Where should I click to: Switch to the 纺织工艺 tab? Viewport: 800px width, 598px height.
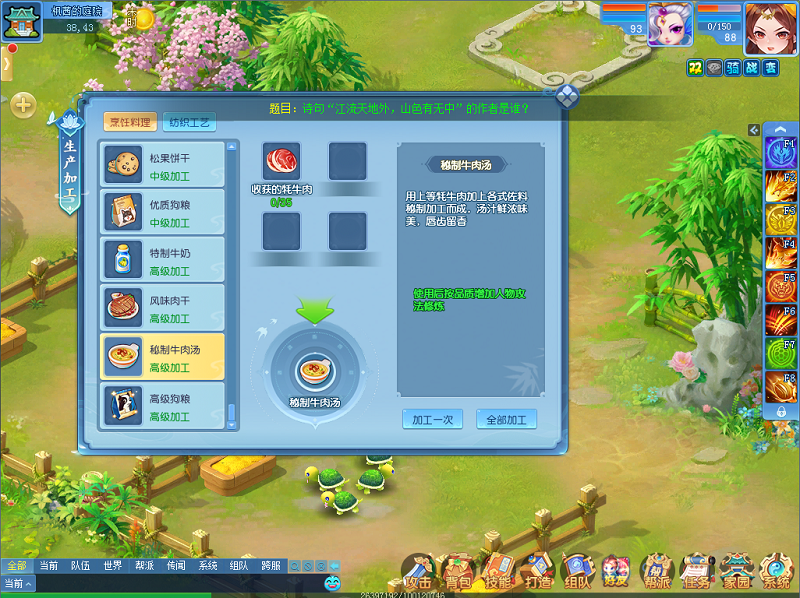tap(189, 122)
